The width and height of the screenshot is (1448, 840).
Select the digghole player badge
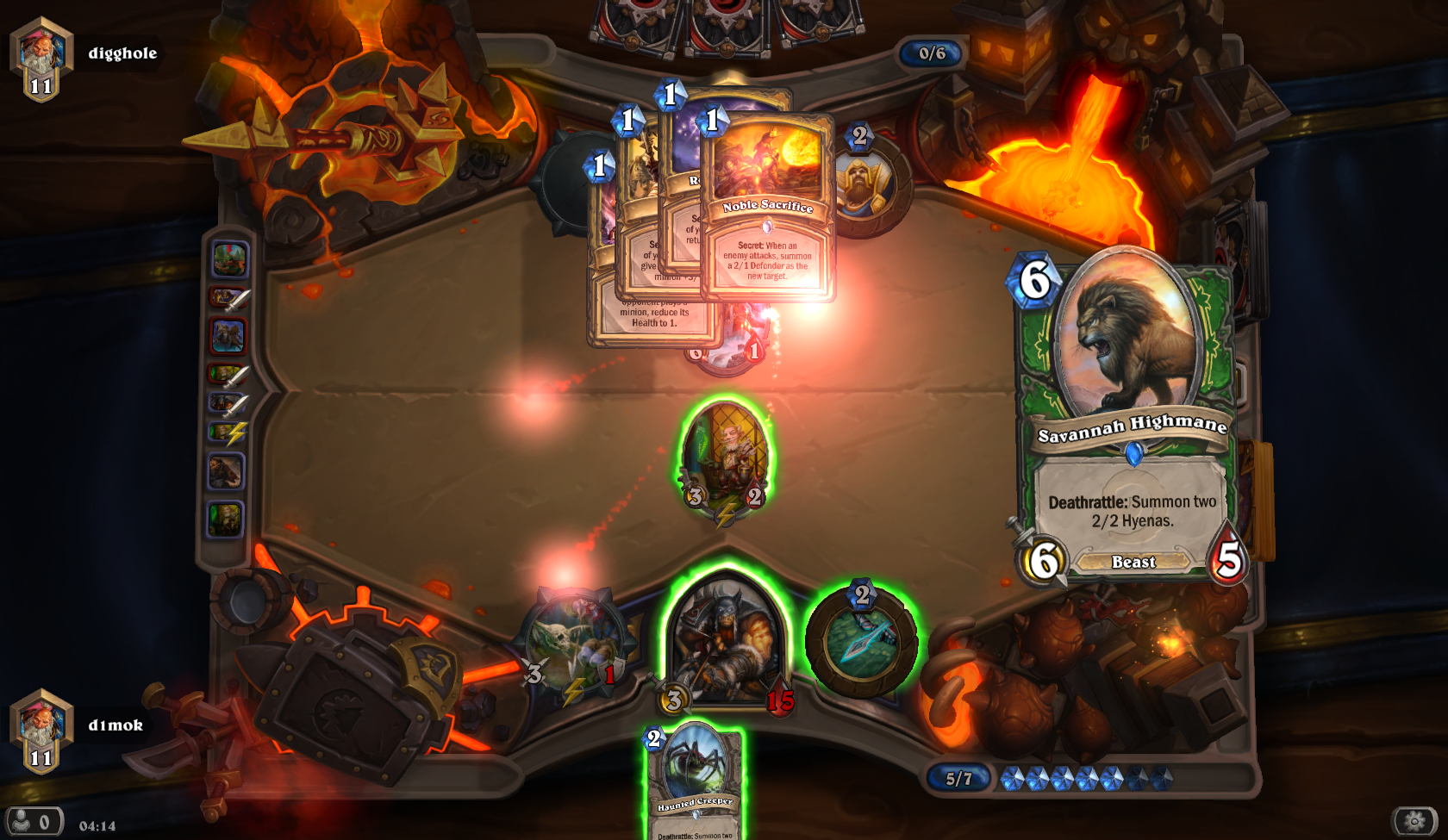(x=41, y=59)
